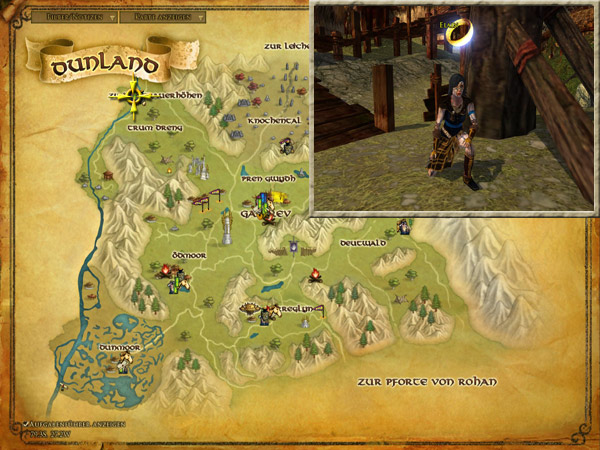The image size is (600, 450).
Task: Open the Karte anzeigen dropdown
Action: click(169, 17)
